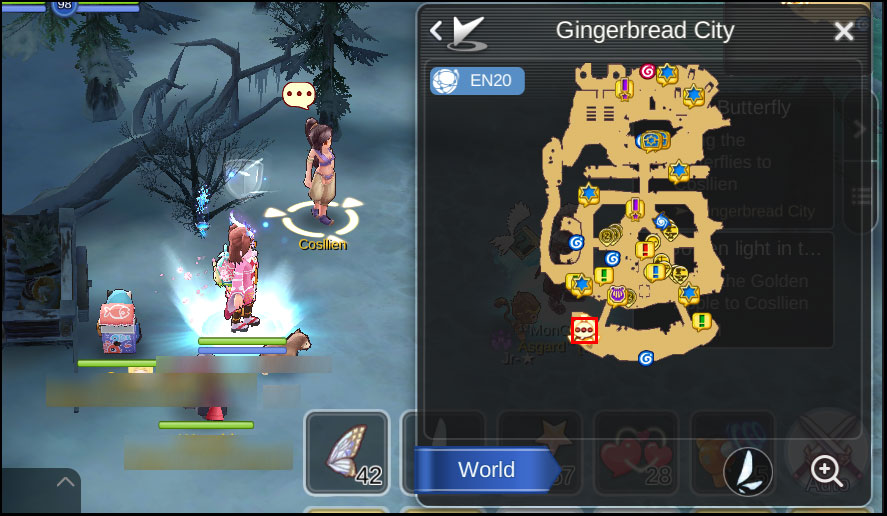Select the EN20 channel button
This screenshot has height=516, width=887.
point(477,81)
